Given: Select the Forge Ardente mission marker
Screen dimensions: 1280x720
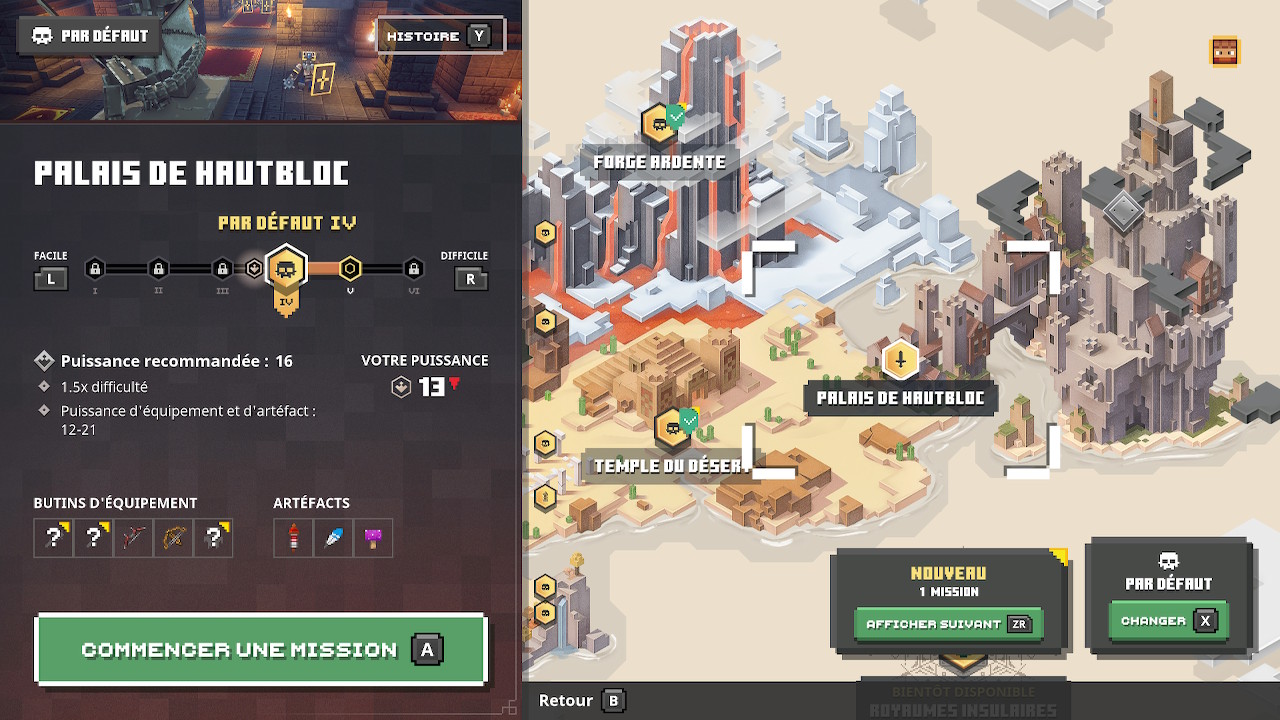Looking at the screenshot, I should (659, 124).
